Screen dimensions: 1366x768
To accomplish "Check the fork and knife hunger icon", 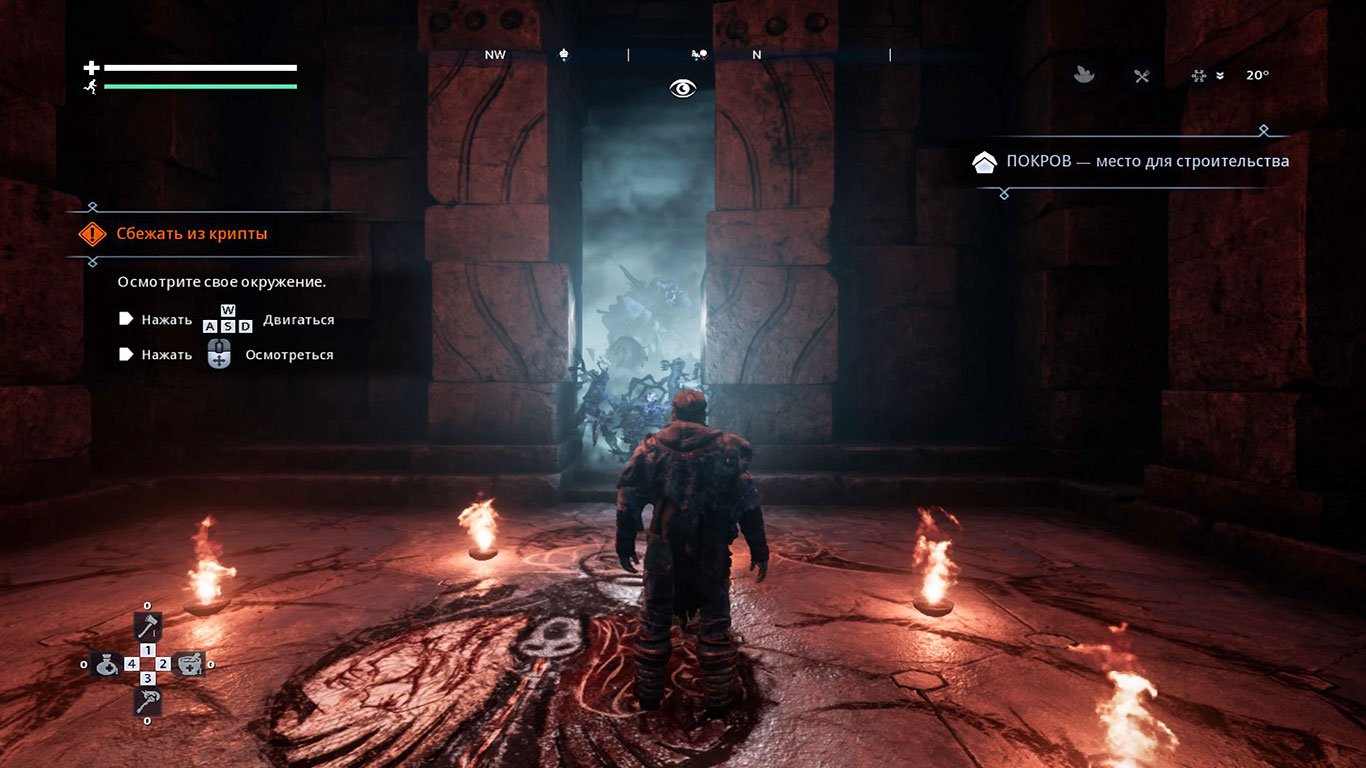I will tap(1141, 75).
